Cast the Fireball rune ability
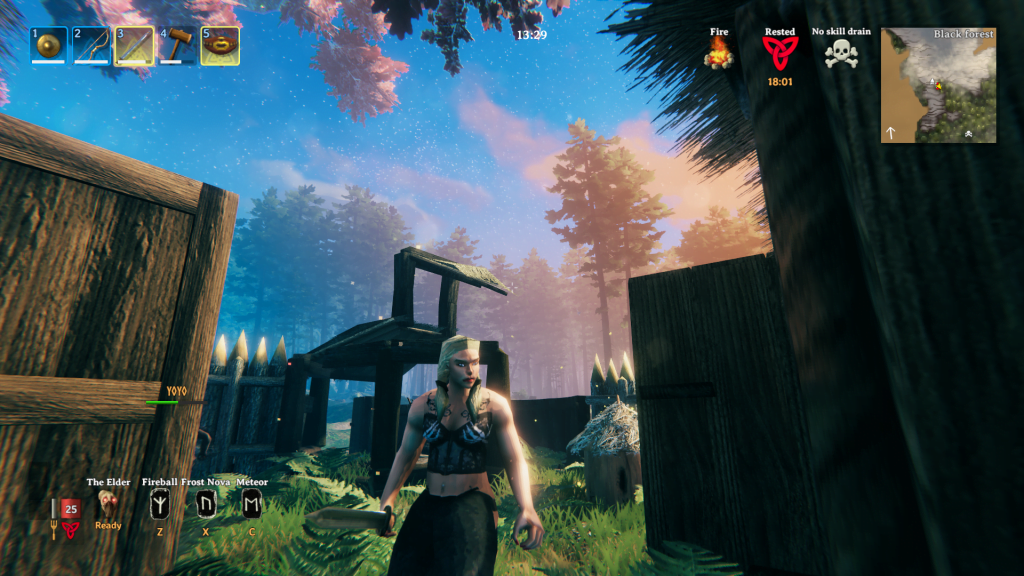Image resolution: width=1024 pixels, height=576 pixels. (159, 505)
